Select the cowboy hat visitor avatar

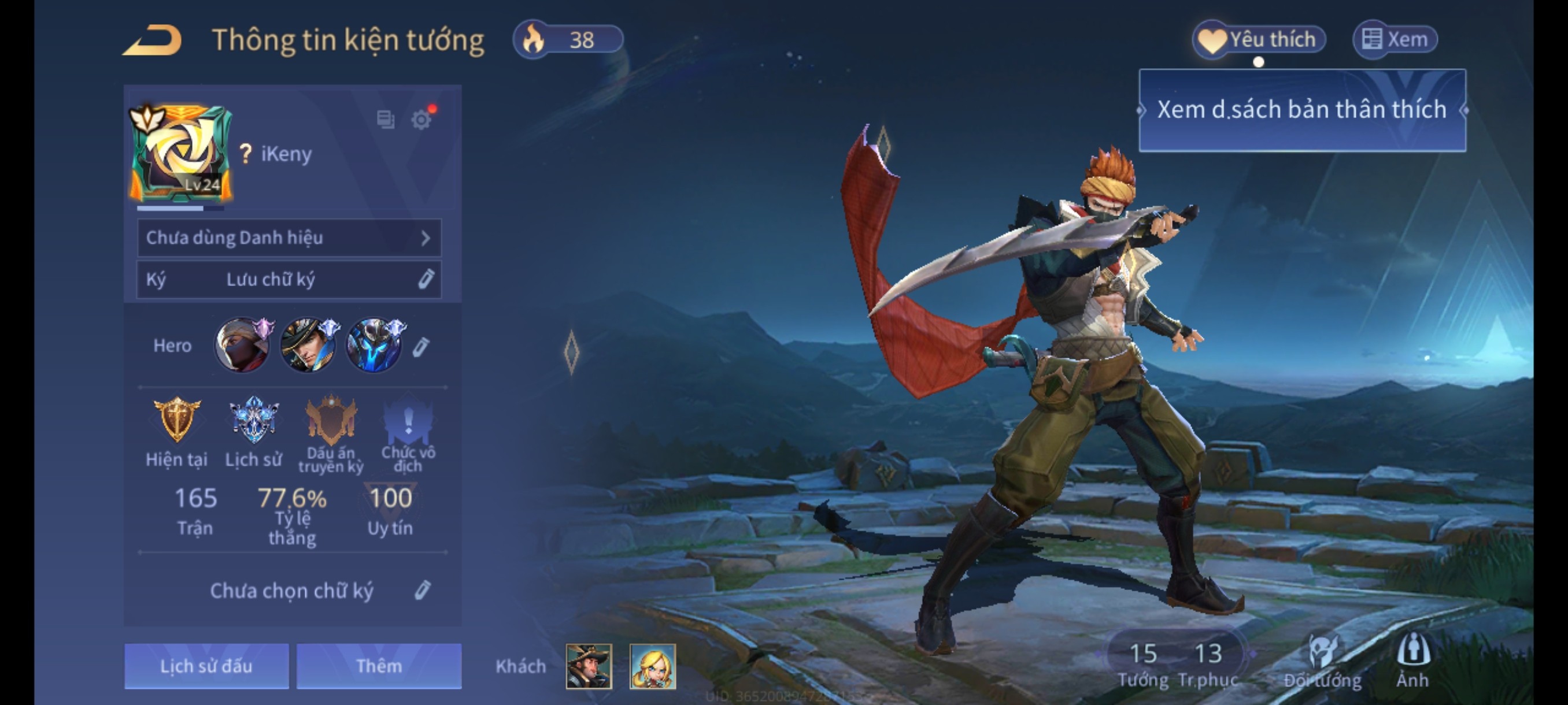[x=589, y=666]
